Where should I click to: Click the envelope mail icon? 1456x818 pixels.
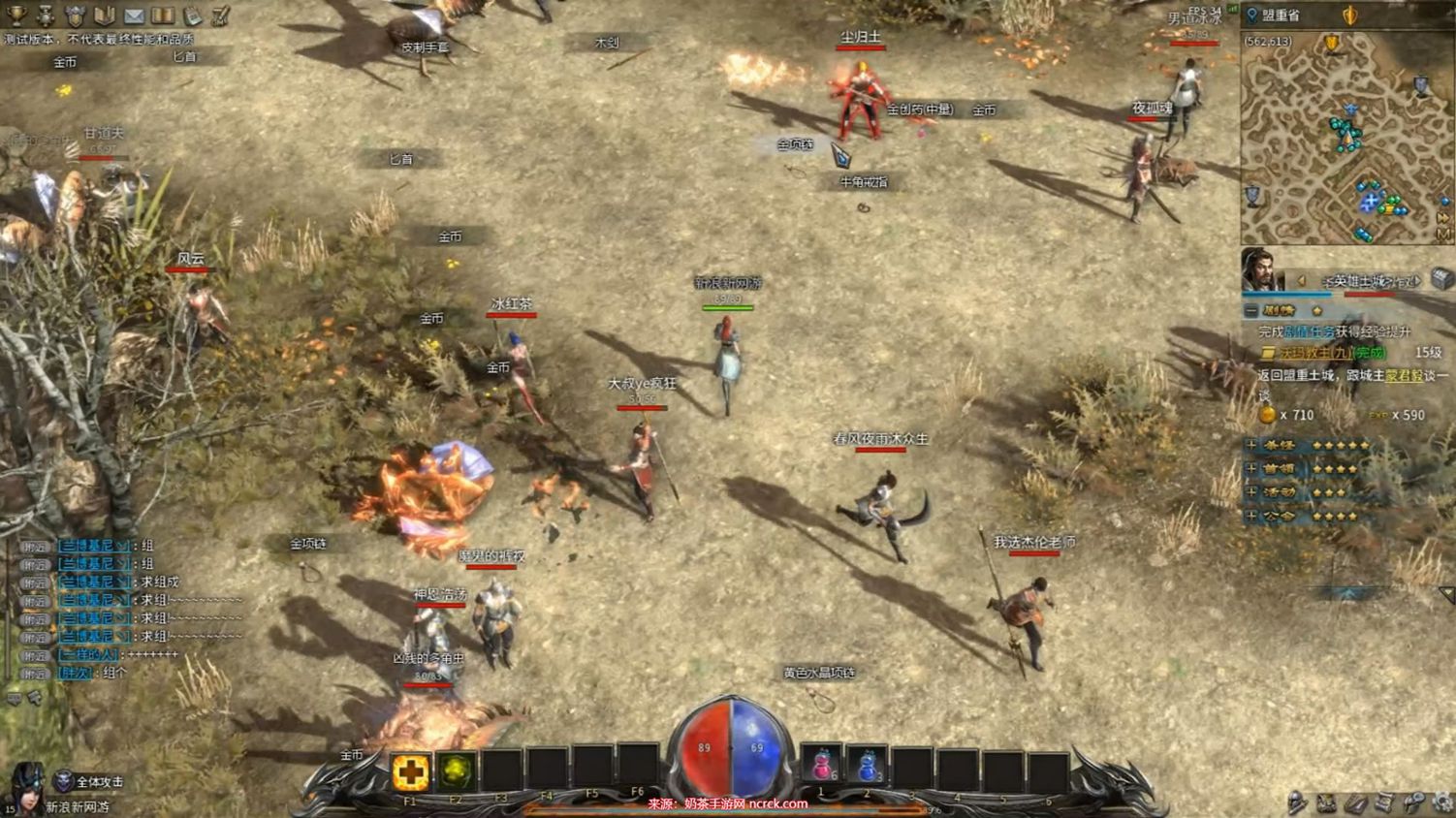tap(134, 16)
